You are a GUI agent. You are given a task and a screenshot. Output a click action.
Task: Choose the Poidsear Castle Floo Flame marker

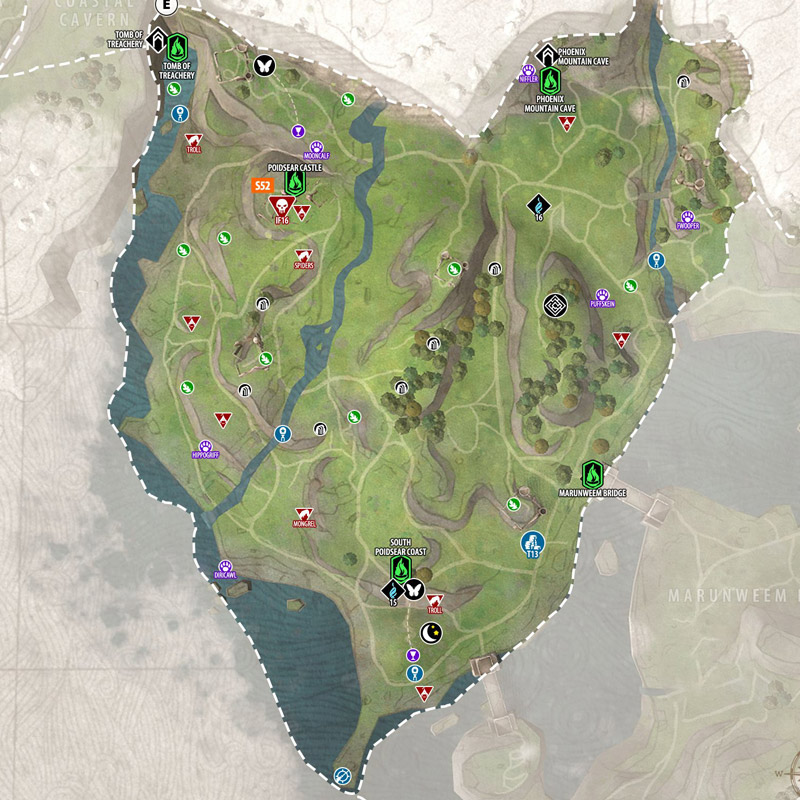tap(295, 183)
